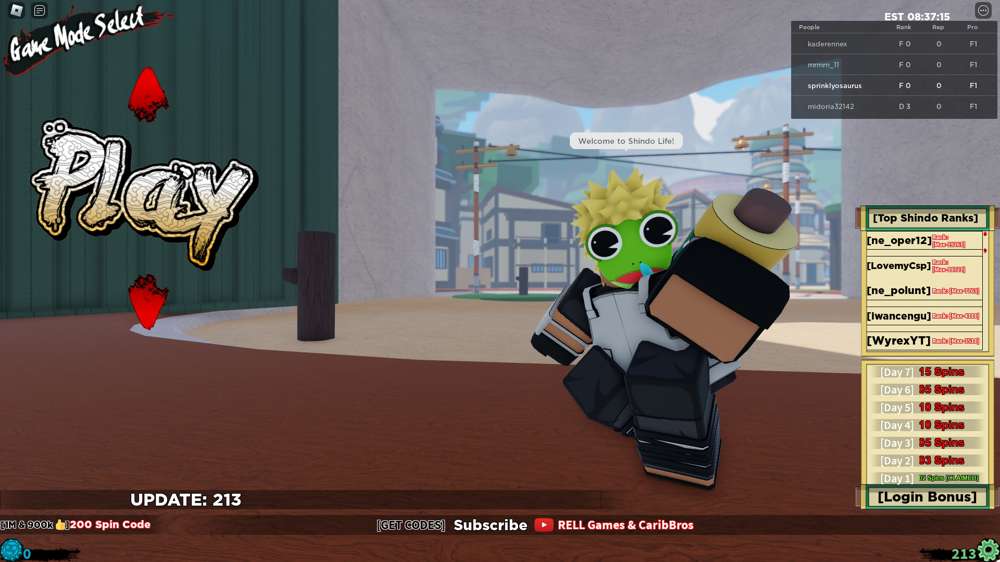The width and height of the screenshot is (1000, 562).
Task: View WyrexYT in the top ranks list
Action: pyautogui.click(x=899, y=341)
